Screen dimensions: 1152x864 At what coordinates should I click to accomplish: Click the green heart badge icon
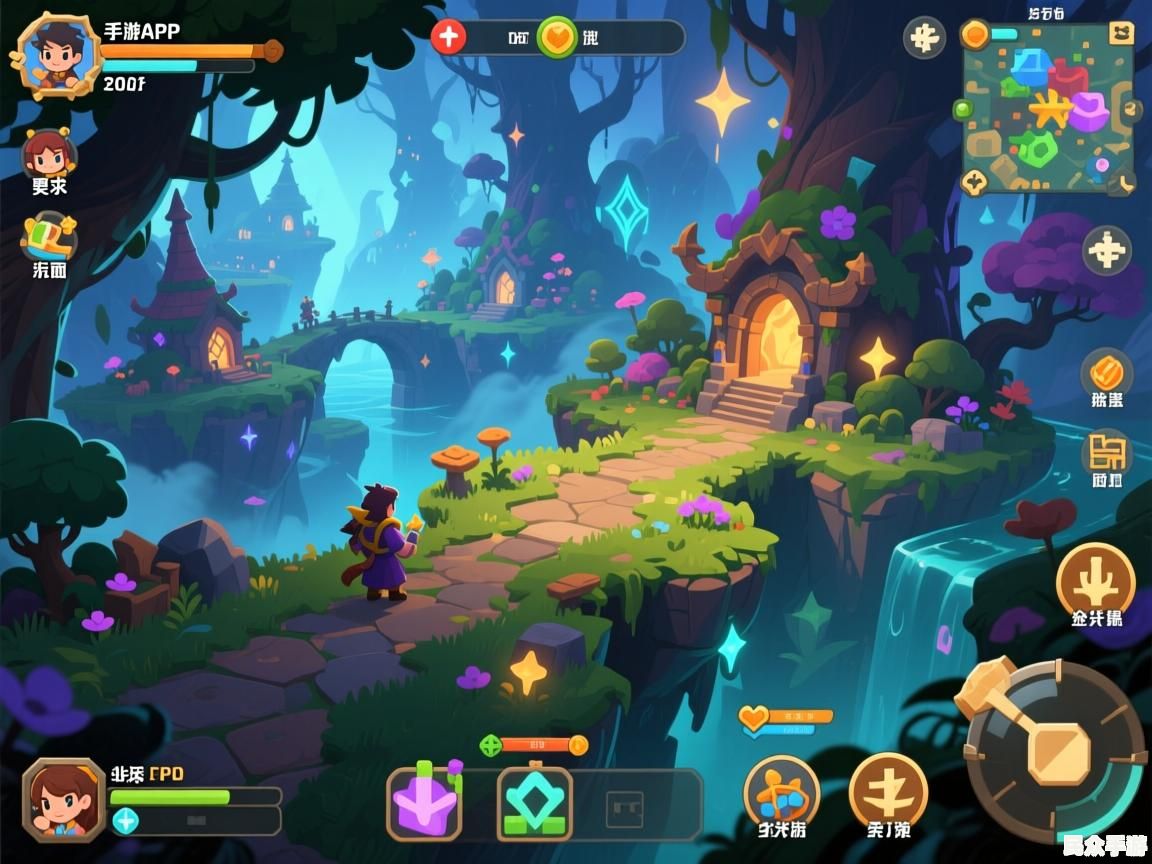pyautogui.click(x=556, y=38)
